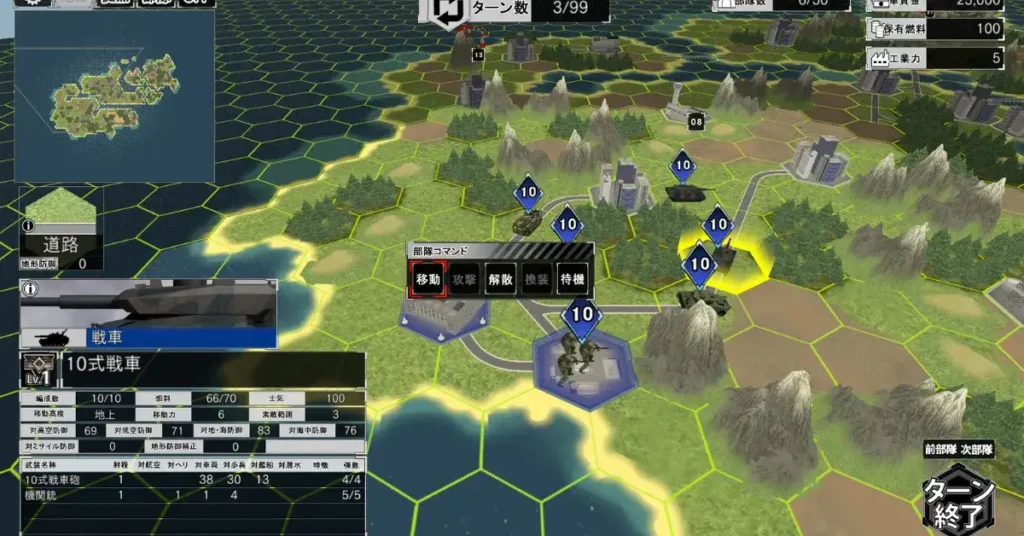Select the 移動 (move) unit command
This screenshot has width=1024, height=536.
[x=427, y=280]
